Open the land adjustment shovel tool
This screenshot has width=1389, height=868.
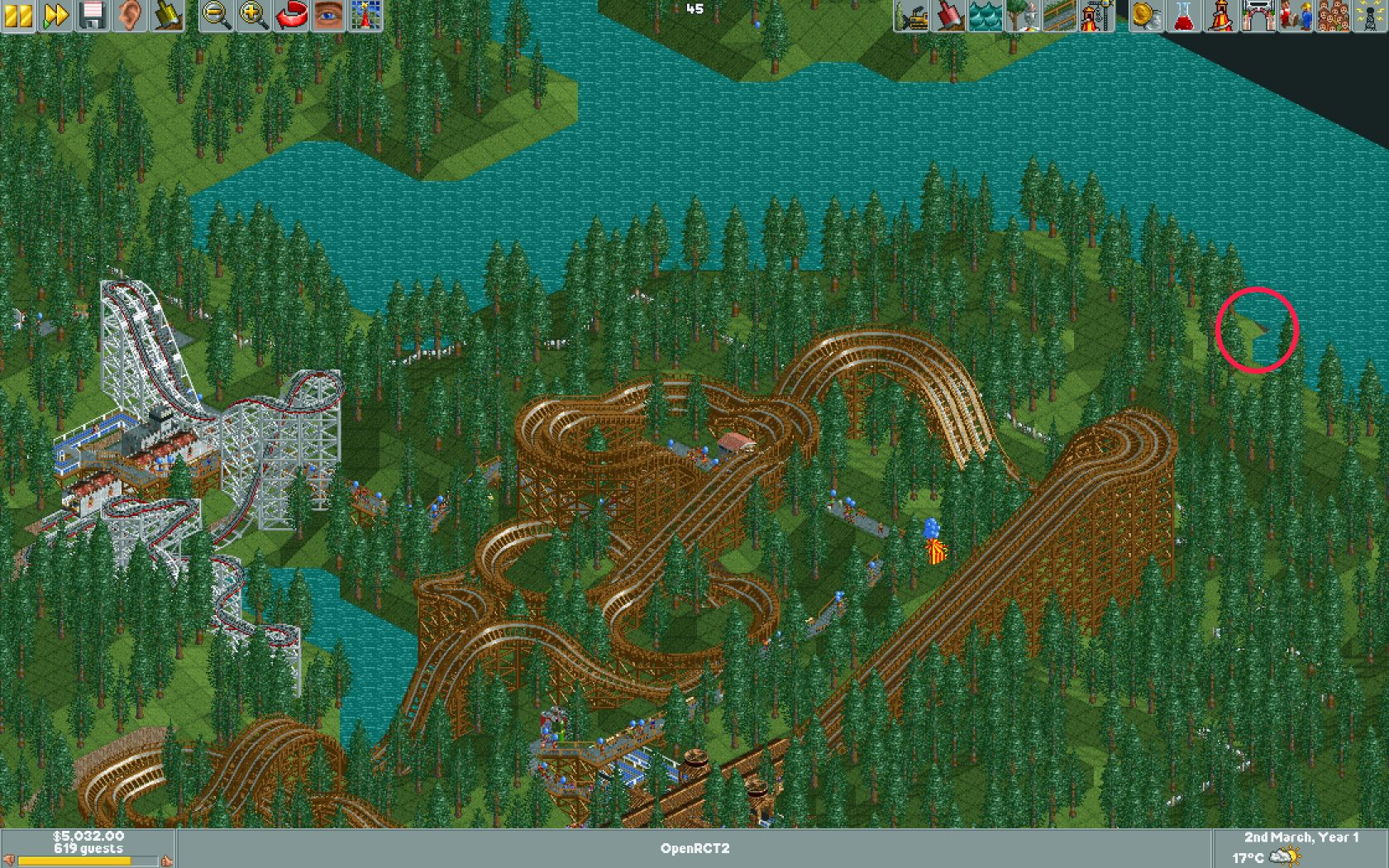pos(949,14)
